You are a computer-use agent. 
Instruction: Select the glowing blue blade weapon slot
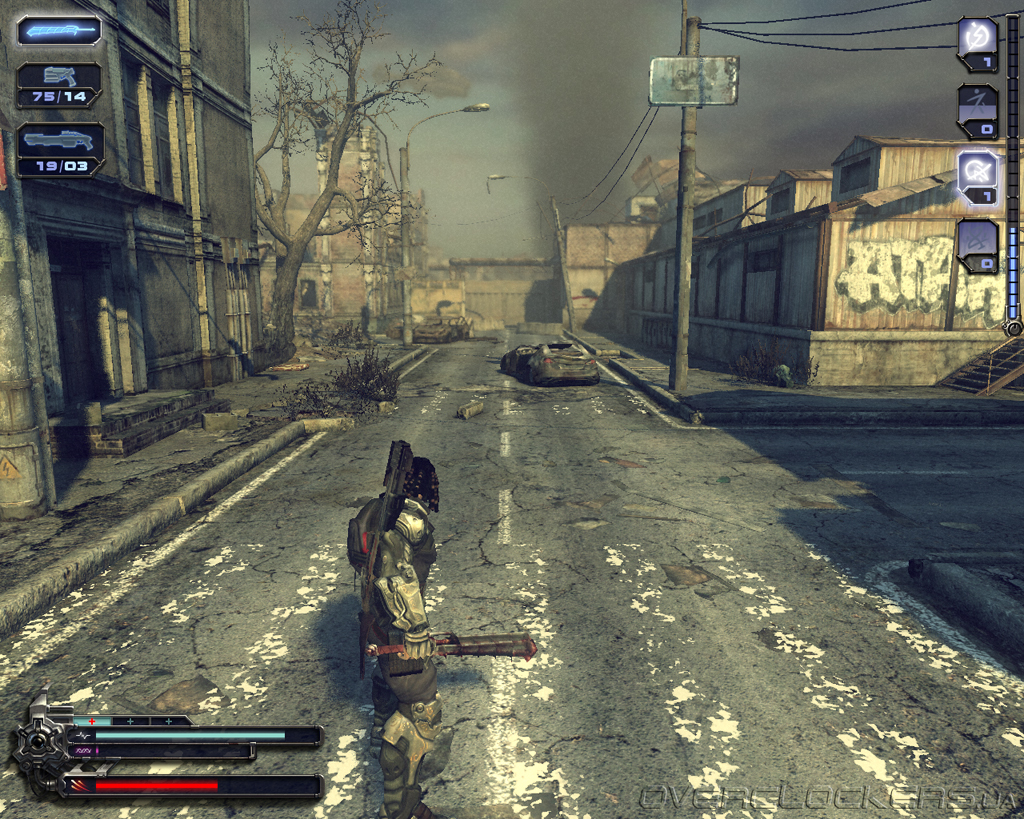click(x=59, y=30)
